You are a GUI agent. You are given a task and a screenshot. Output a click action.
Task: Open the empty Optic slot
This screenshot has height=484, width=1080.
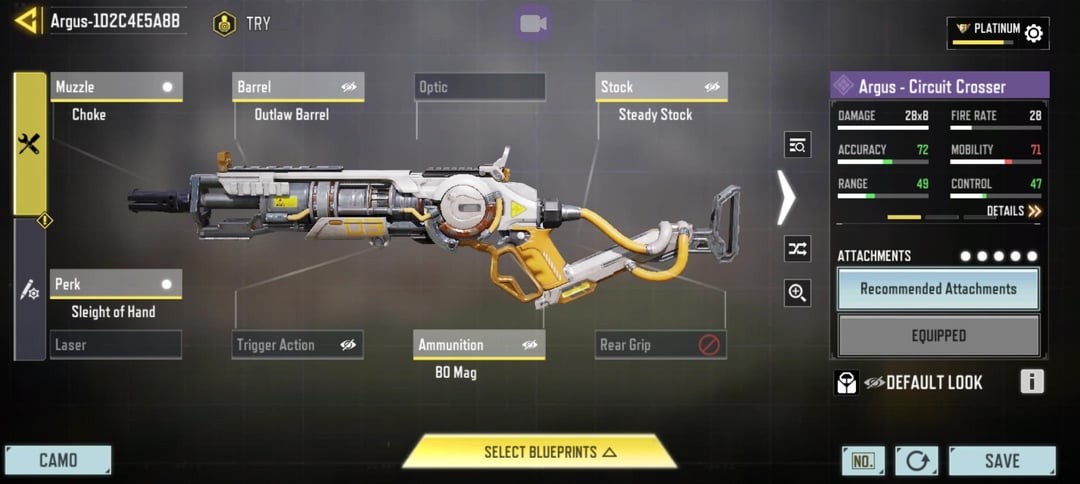pyautogui.click(x=480, y=87)
